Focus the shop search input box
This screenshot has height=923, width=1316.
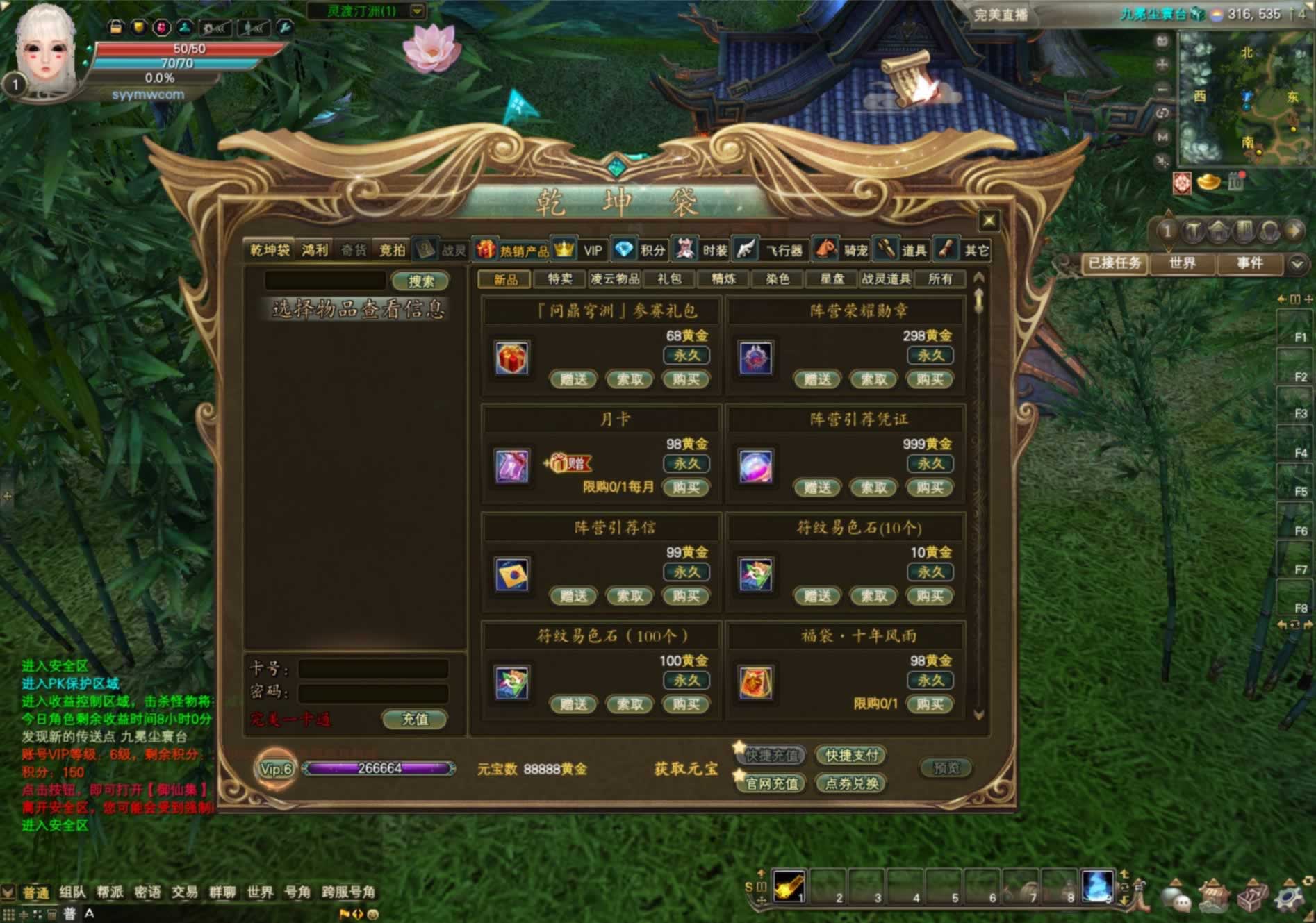click(325, 281)
